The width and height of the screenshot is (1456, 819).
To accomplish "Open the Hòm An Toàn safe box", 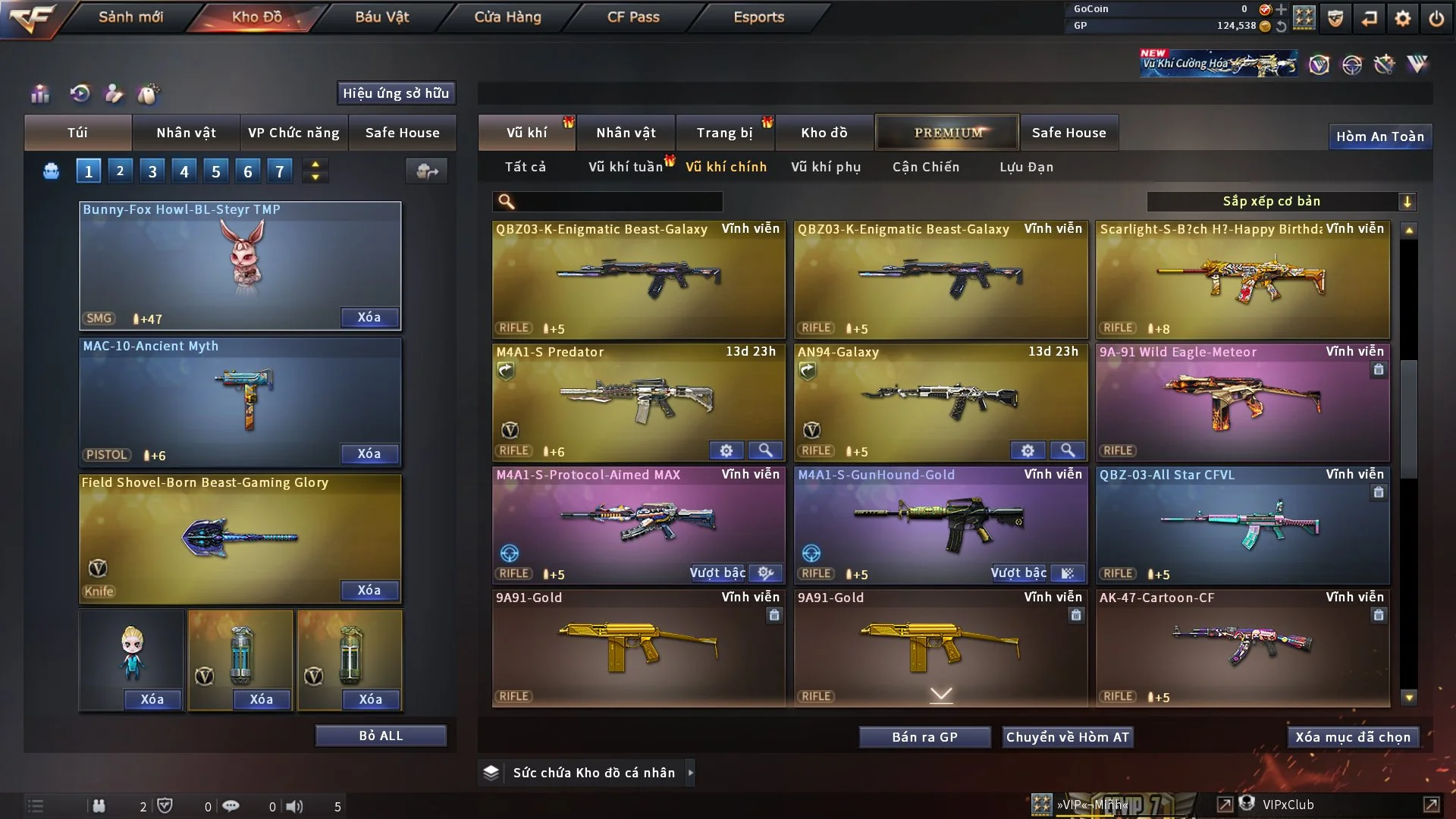I will pos(1379,136).
